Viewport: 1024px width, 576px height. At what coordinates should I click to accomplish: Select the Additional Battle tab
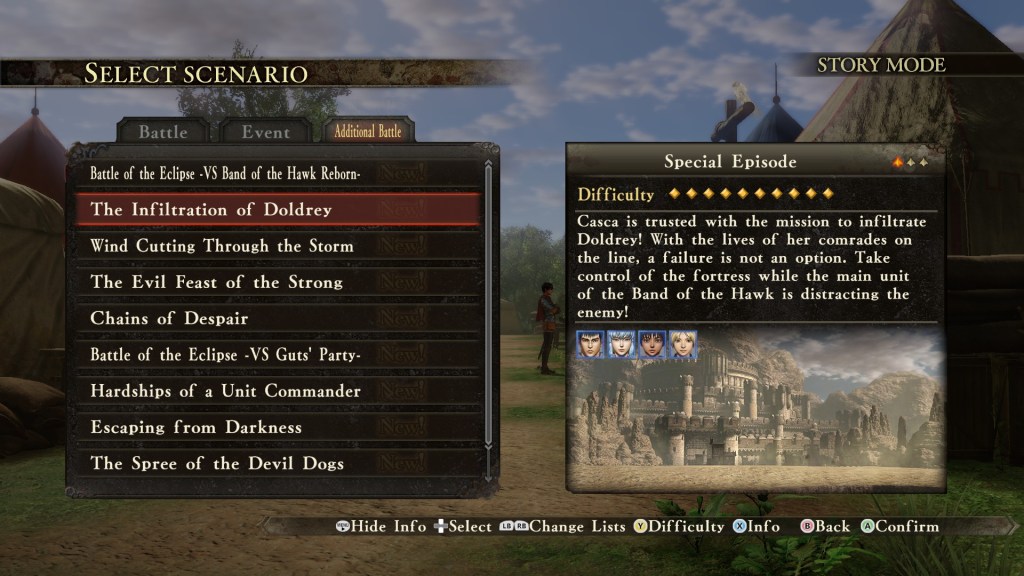(368, 131)
